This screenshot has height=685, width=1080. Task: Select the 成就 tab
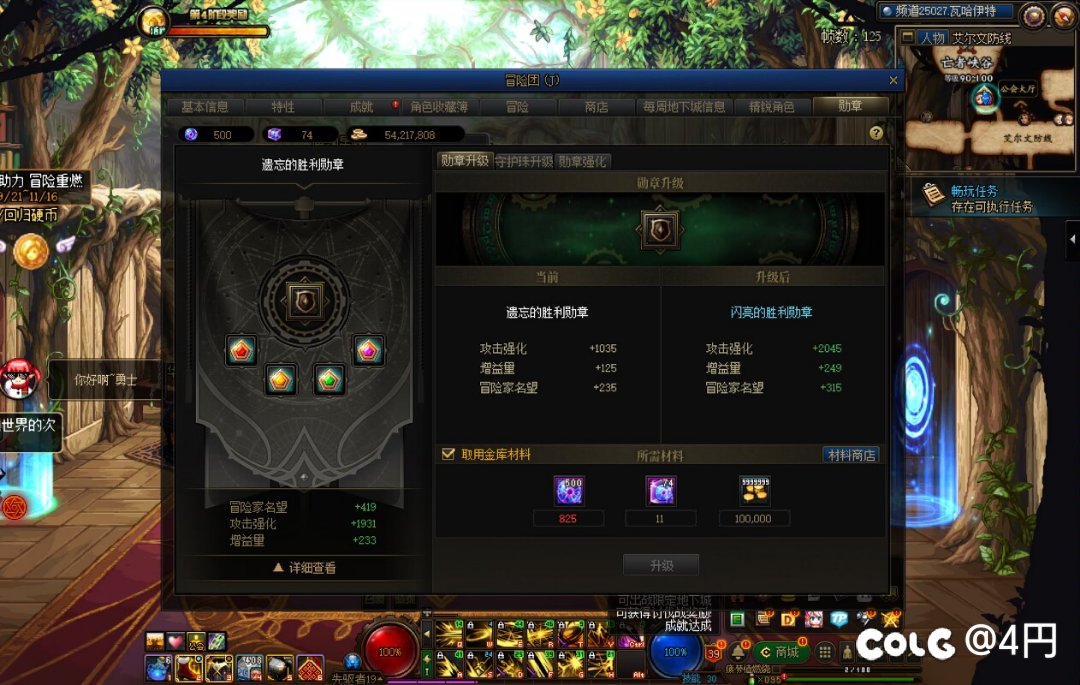[x=361, y=107]
